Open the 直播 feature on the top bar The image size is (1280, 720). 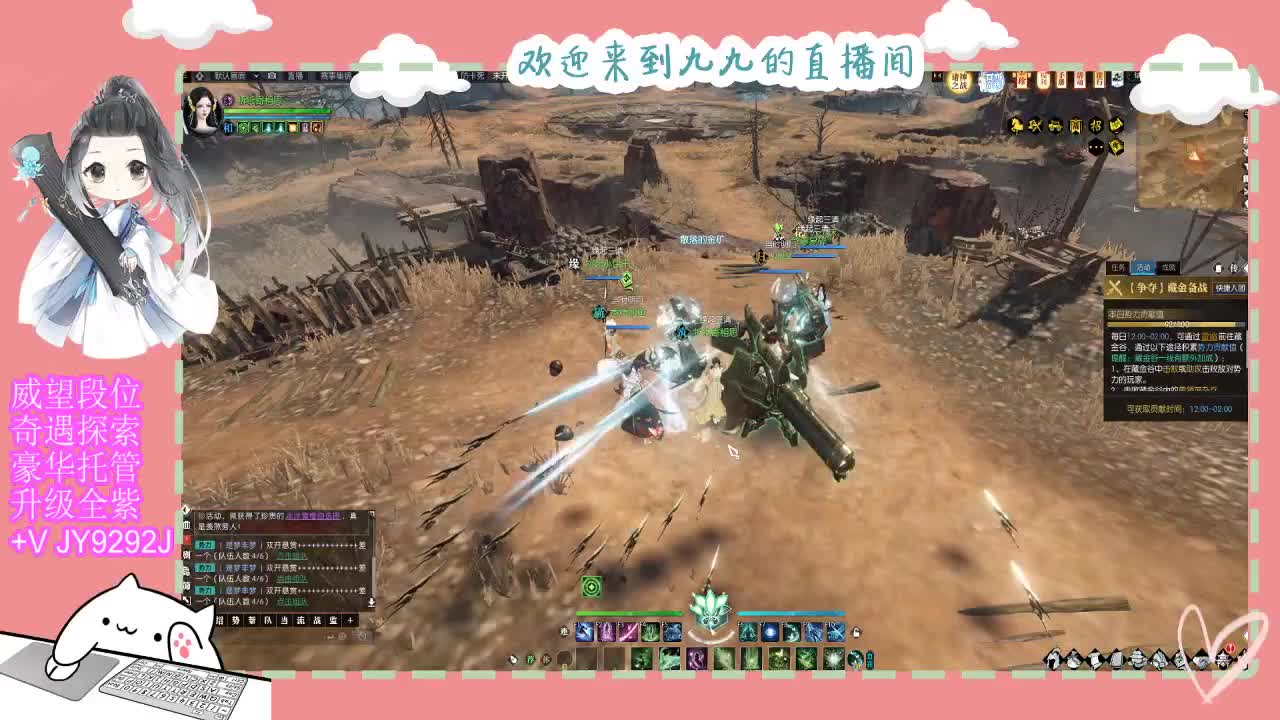(295, 78)
